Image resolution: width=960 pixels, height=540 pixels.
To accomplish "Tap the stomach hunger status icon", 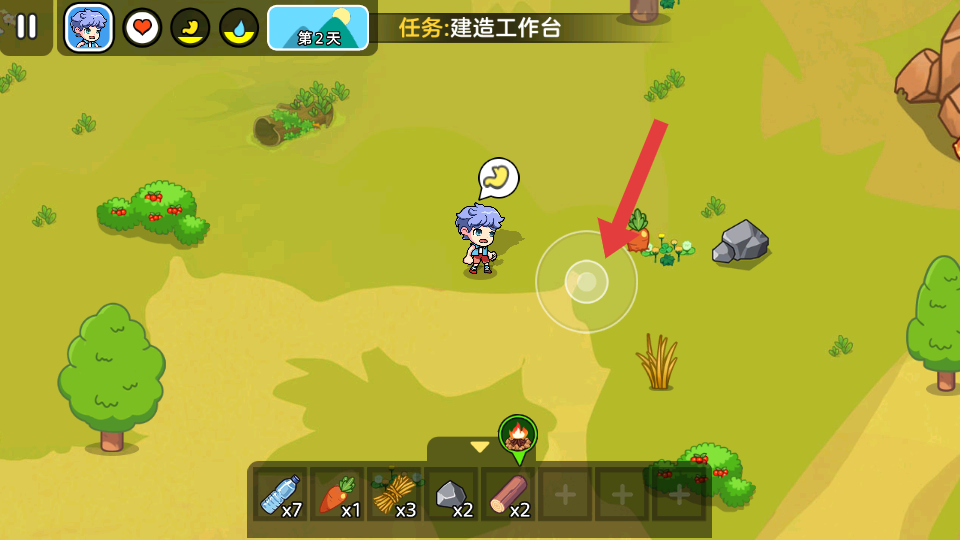I will 190,27.
